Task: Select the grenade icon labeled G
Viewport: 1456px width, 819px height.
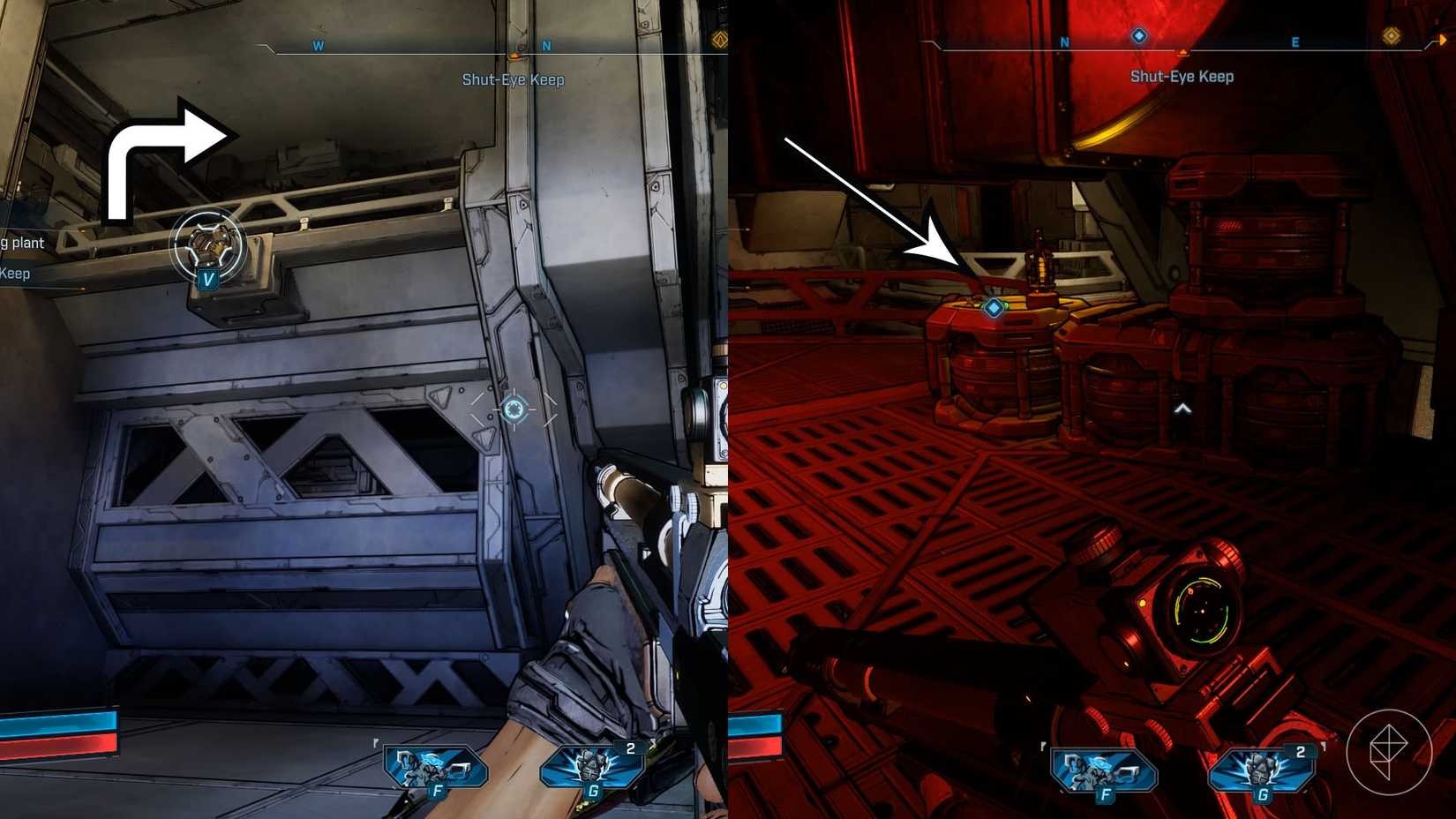Action: click(x=592, y=768)
